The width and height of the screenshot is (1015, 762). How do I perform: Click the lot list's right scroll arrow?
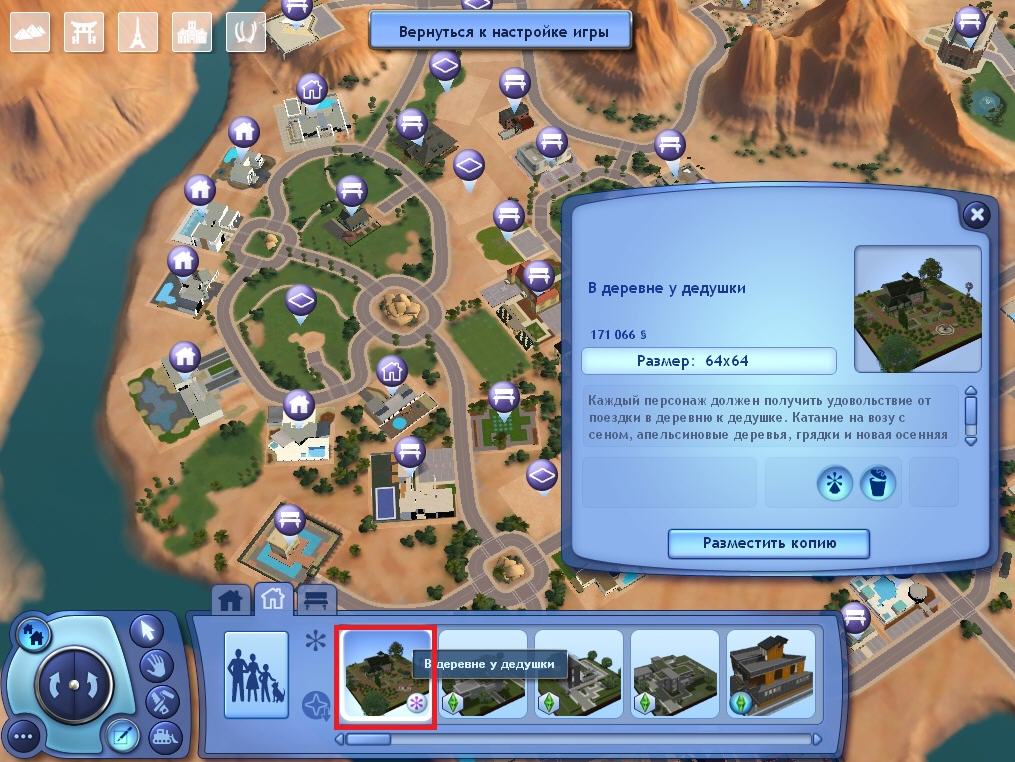tap(817, 739)
